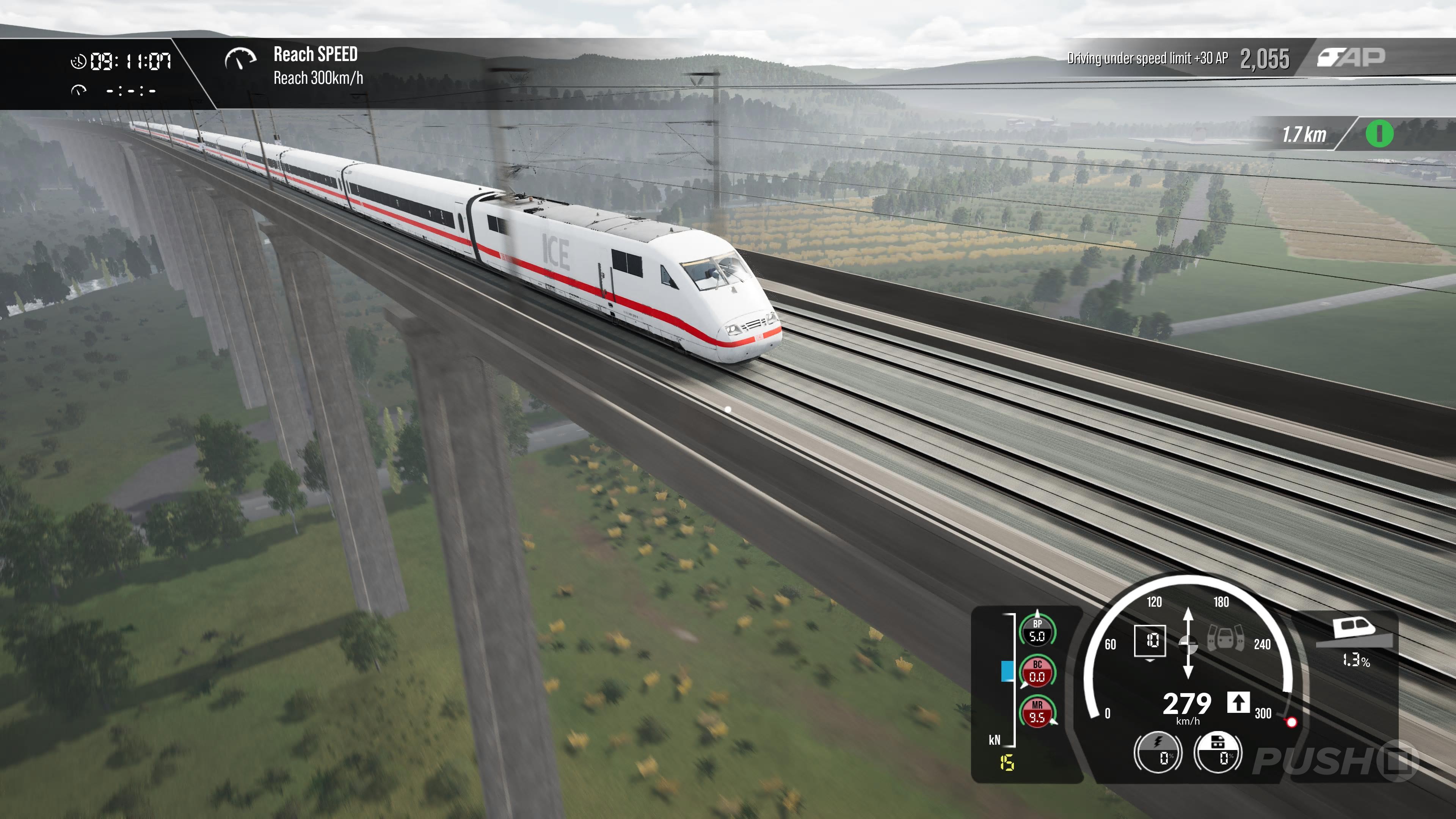1456x819 pixels.
Task: Click the MR main reservoir gauge
Action: point(1037,712)
